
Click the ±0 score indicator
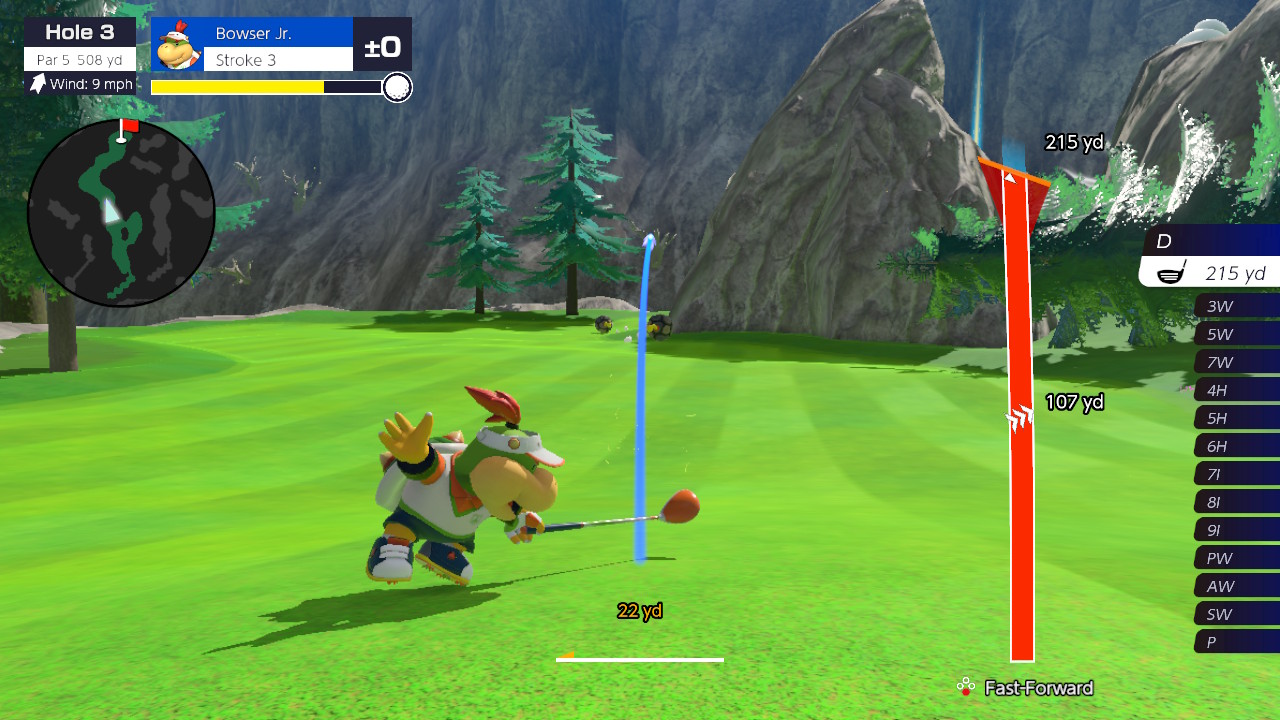pyautogui.click(x=383, y=43)
